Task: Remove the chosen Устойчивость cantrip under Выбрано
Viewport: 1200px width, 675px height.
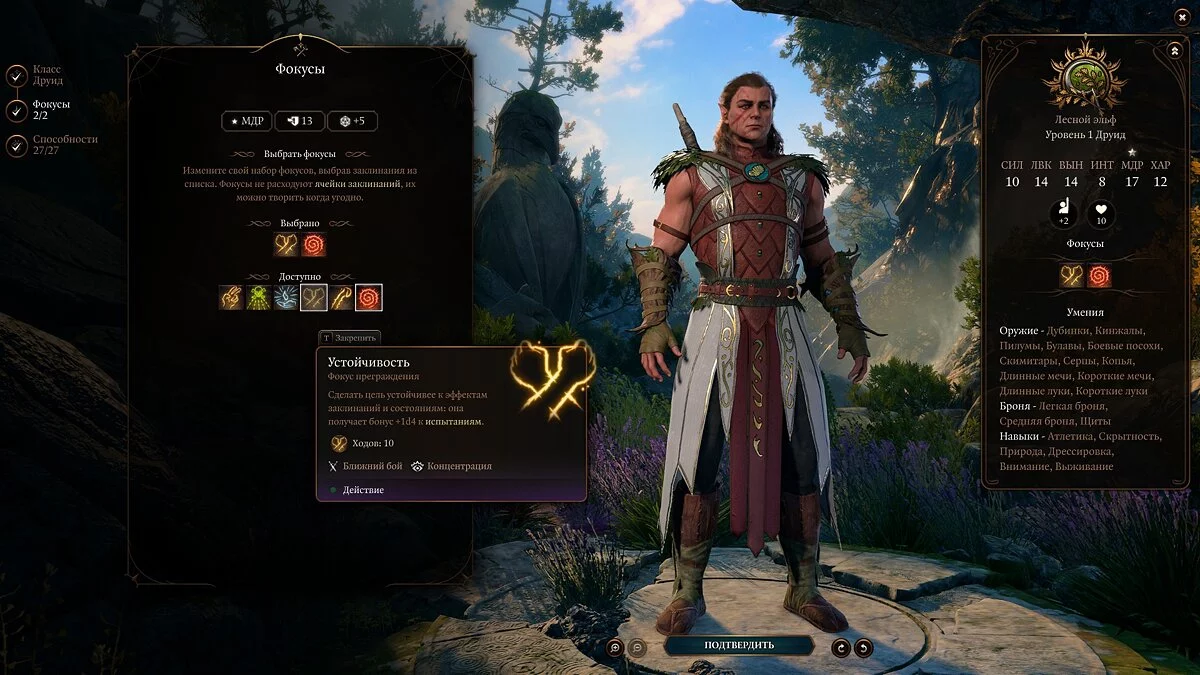Action: coord(286,245)
